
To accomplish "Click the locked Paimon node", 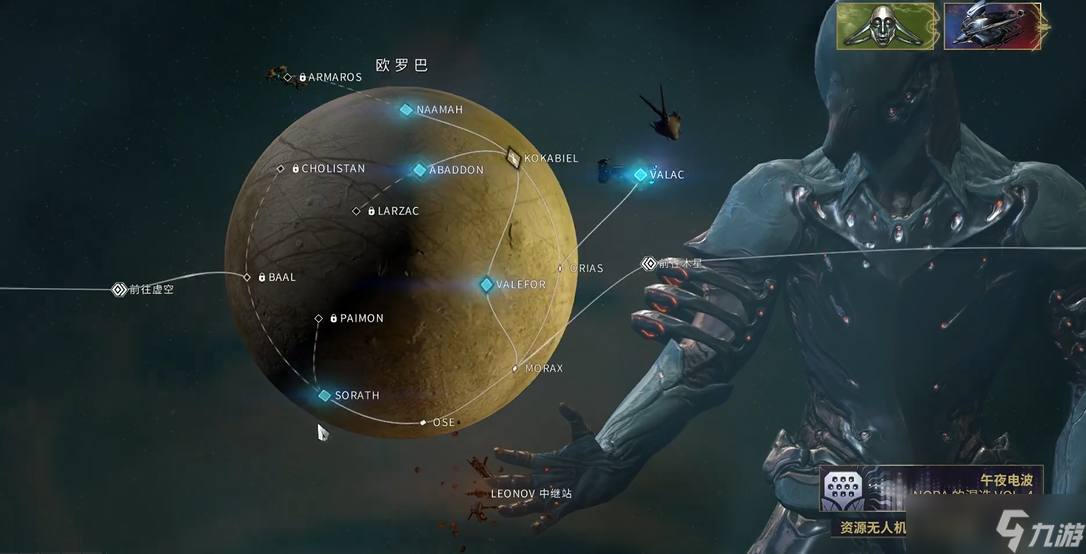I will click(319, 319).
